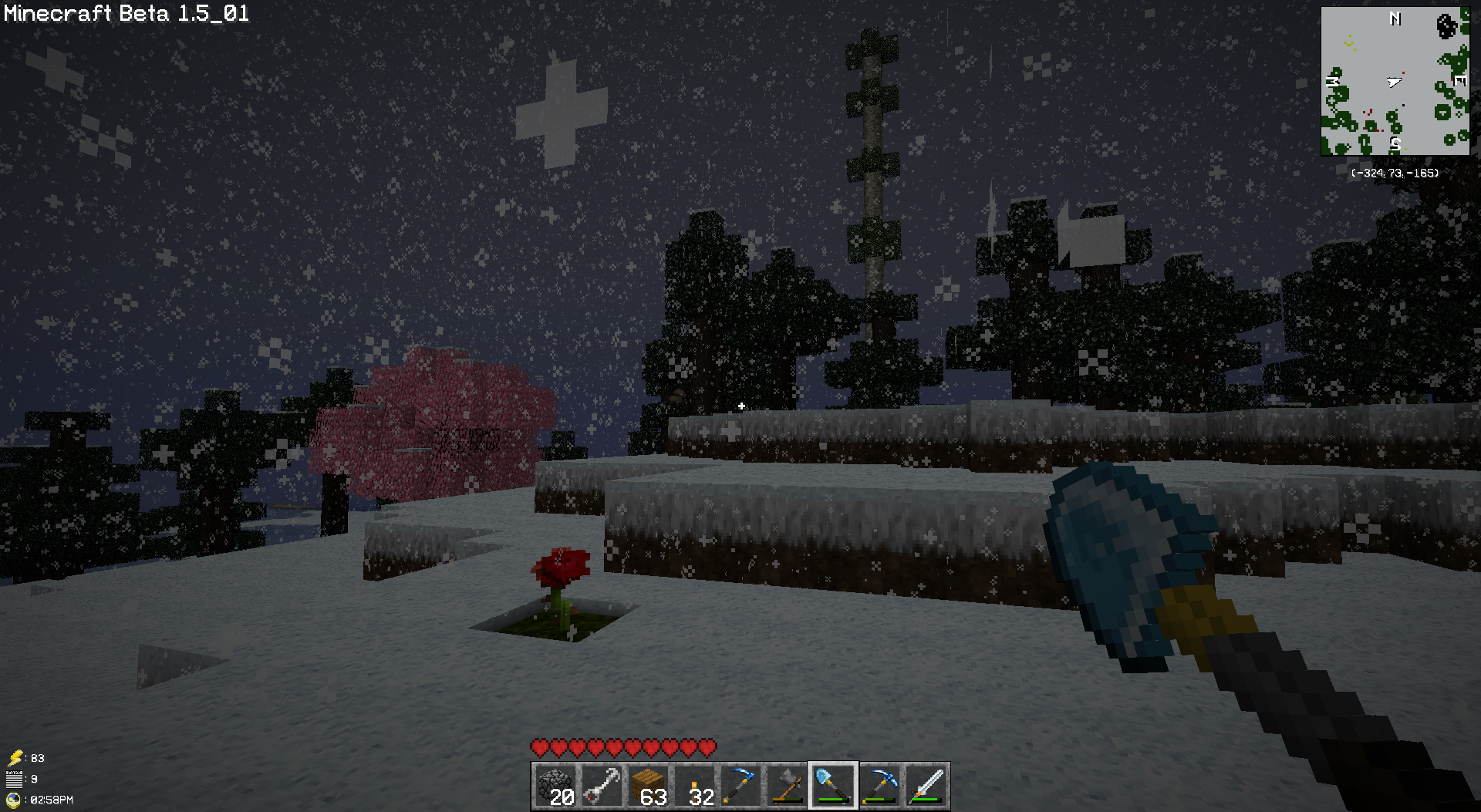Click the minimap in the corner
This screenshot has height=812, width=1481.
pos(1395,81)
